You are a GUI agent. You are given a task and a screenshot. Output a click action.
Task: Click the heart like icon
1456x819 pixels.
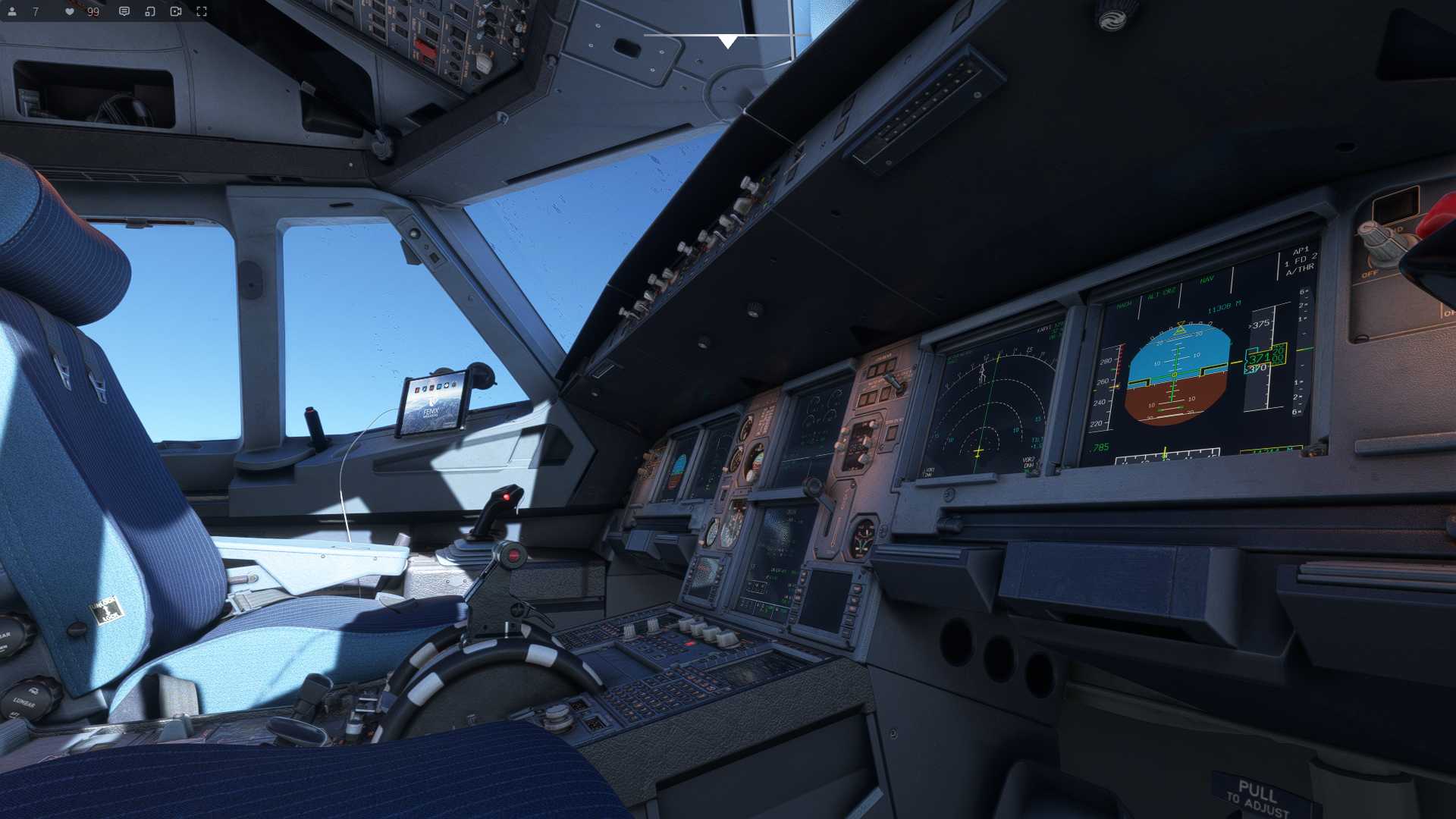[70, 11]
